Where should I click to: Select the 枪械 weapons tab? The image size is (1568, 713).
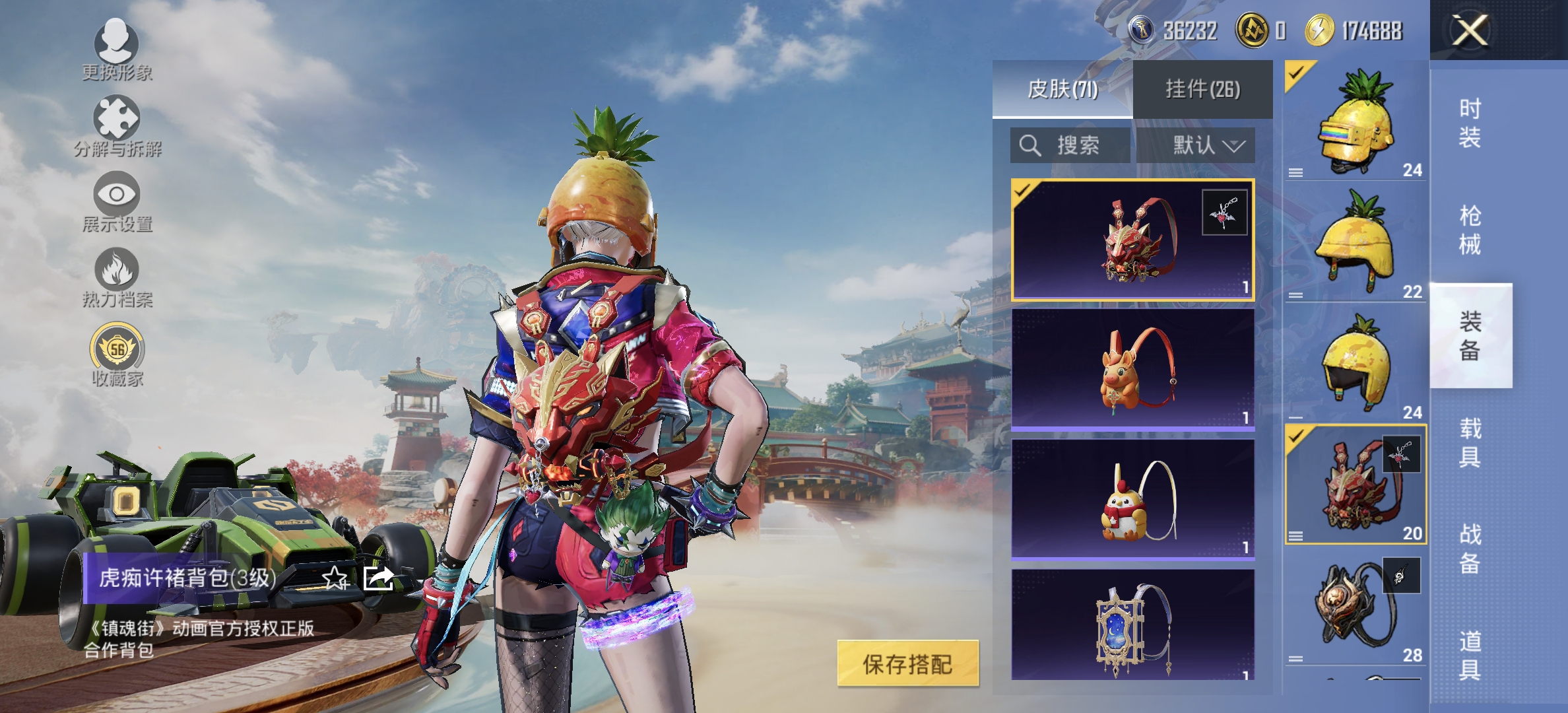click(1472, 231)
